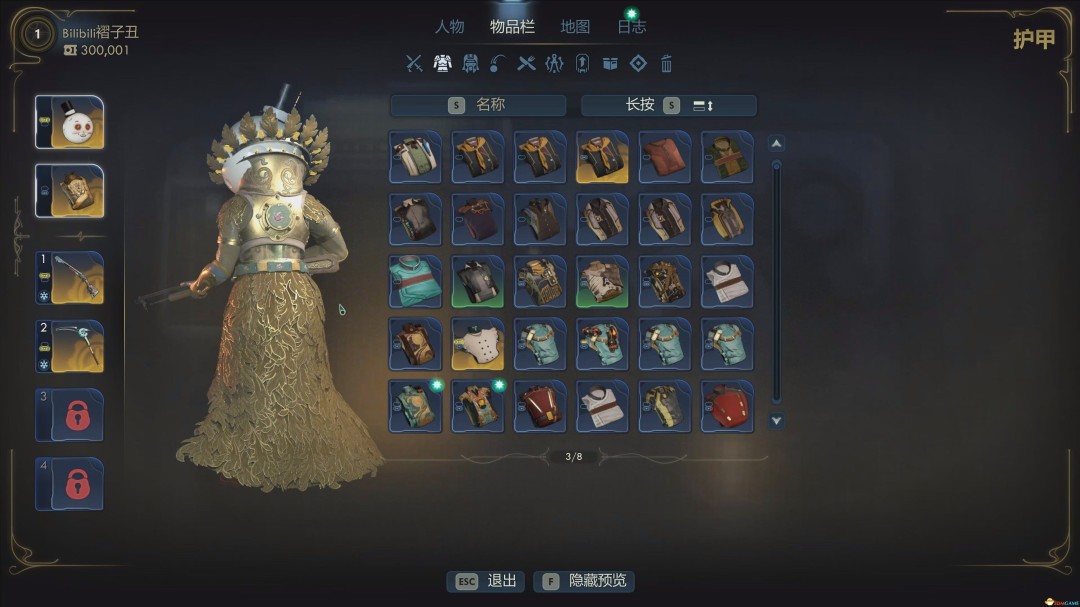The height and width of the screenshot is (607, 1080).
Task: Switch to the 人物 character tab
Action: 449,27
